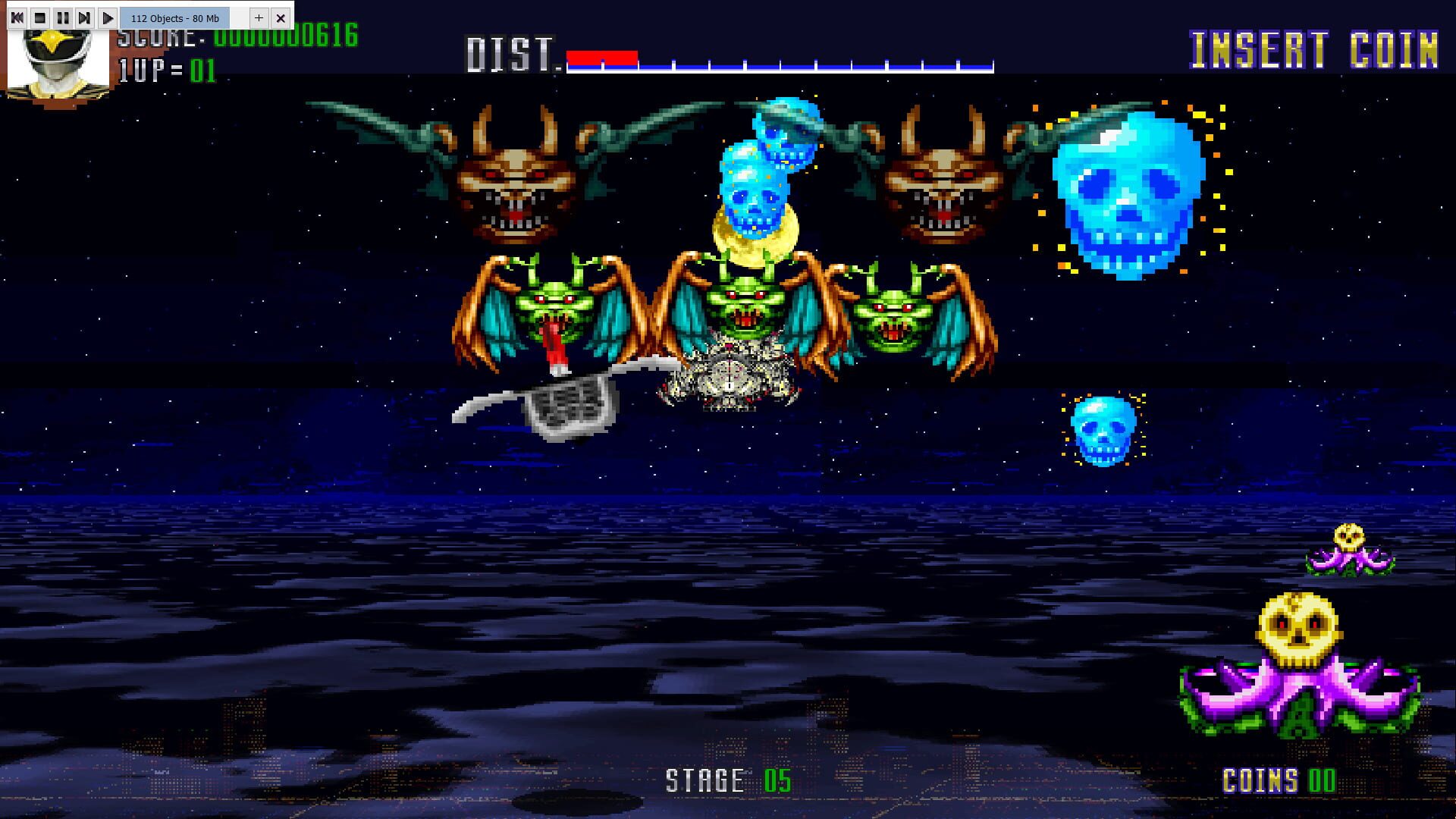Click the red portion of the DIST. bar
This screenshot has height=819, width=1456.
[603, 55]
